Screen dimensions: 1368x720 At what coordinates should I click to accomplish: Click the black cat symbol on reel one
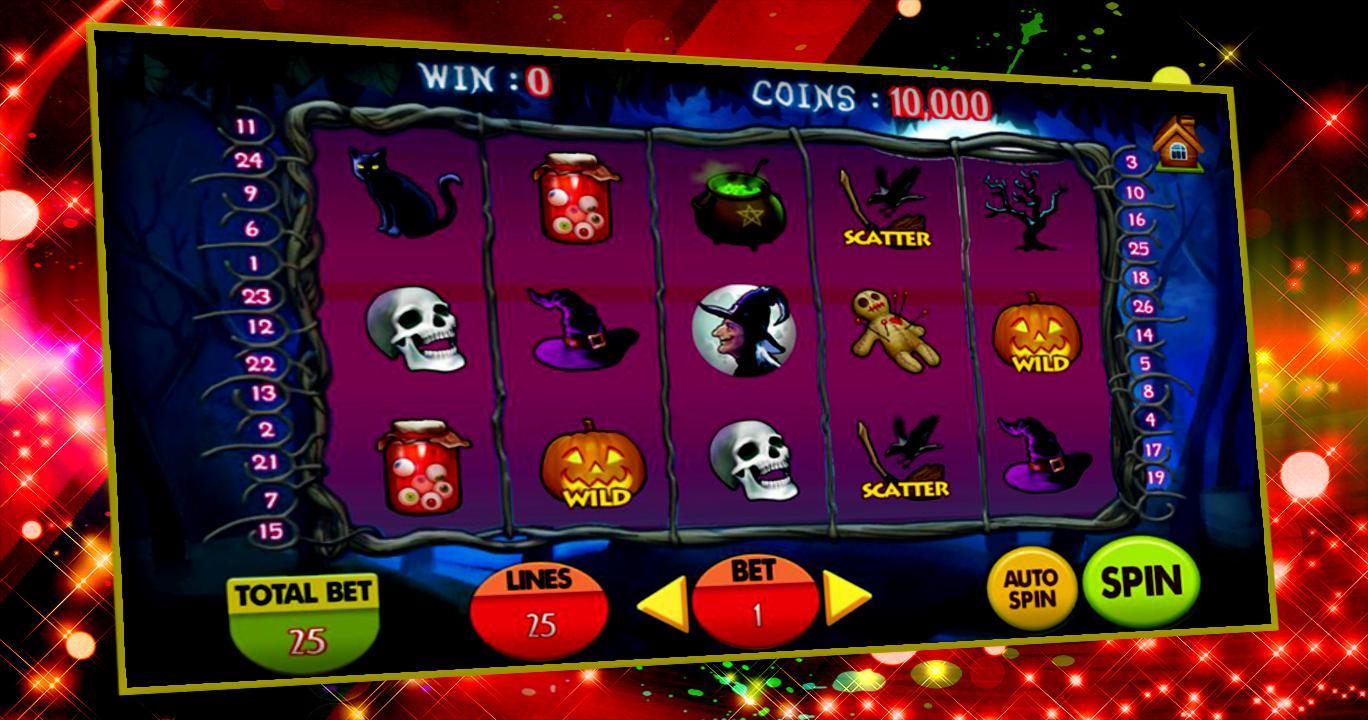click(406, 194)
